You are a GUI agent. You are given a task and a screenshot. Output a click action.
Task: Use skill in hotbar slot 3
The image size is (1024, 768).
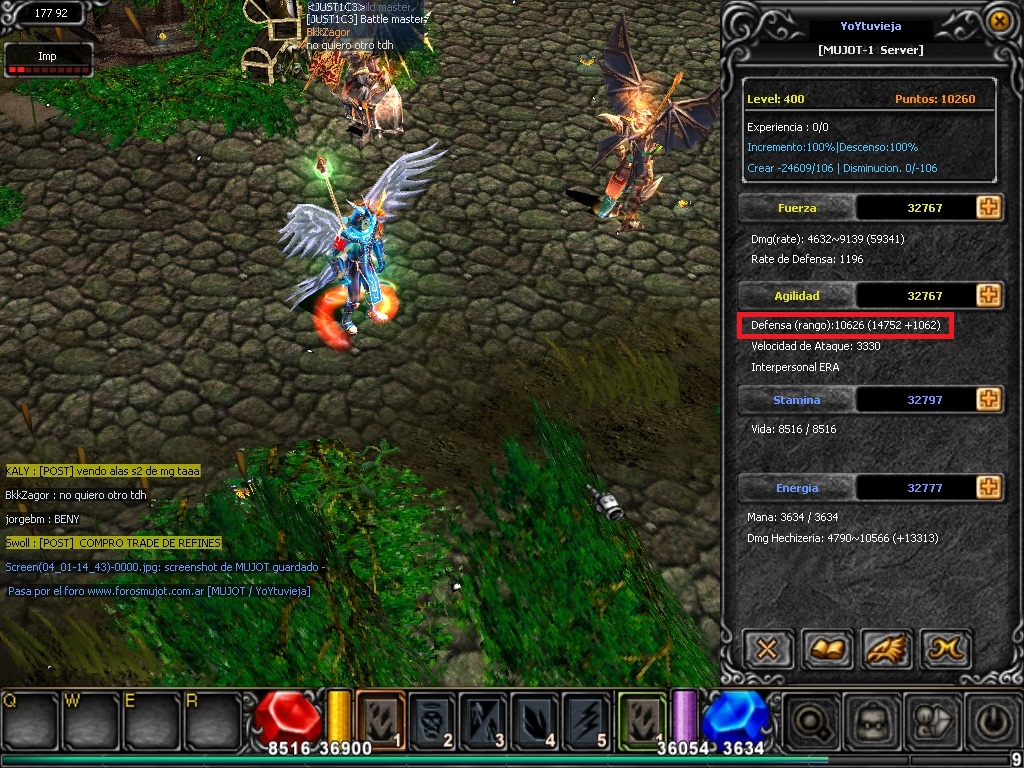pyautogui.click(x=484, y=718)
